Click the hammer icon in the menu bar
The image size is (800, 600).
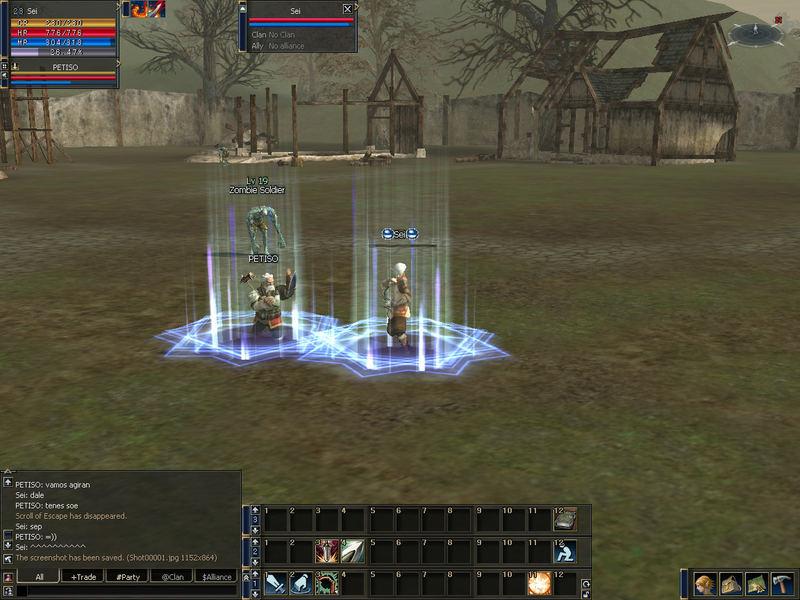[x=783, y=584]
